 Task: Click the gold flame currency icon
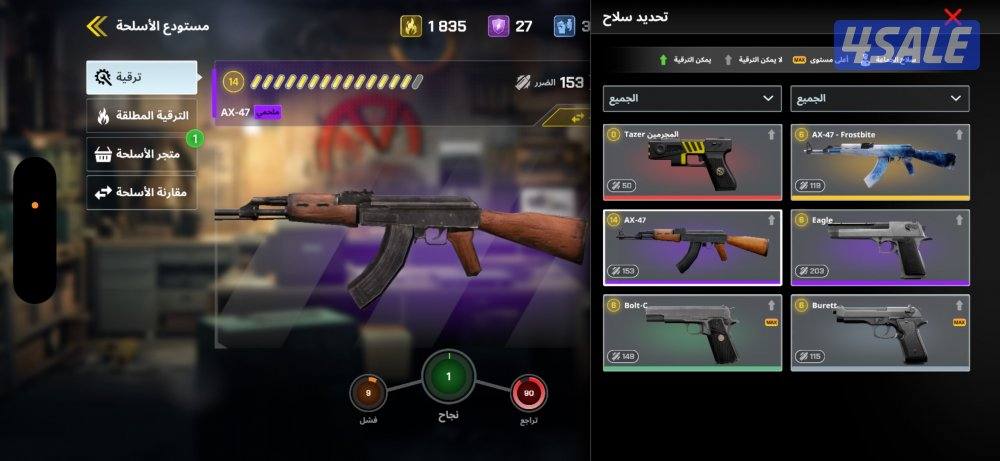pos(411,26)
